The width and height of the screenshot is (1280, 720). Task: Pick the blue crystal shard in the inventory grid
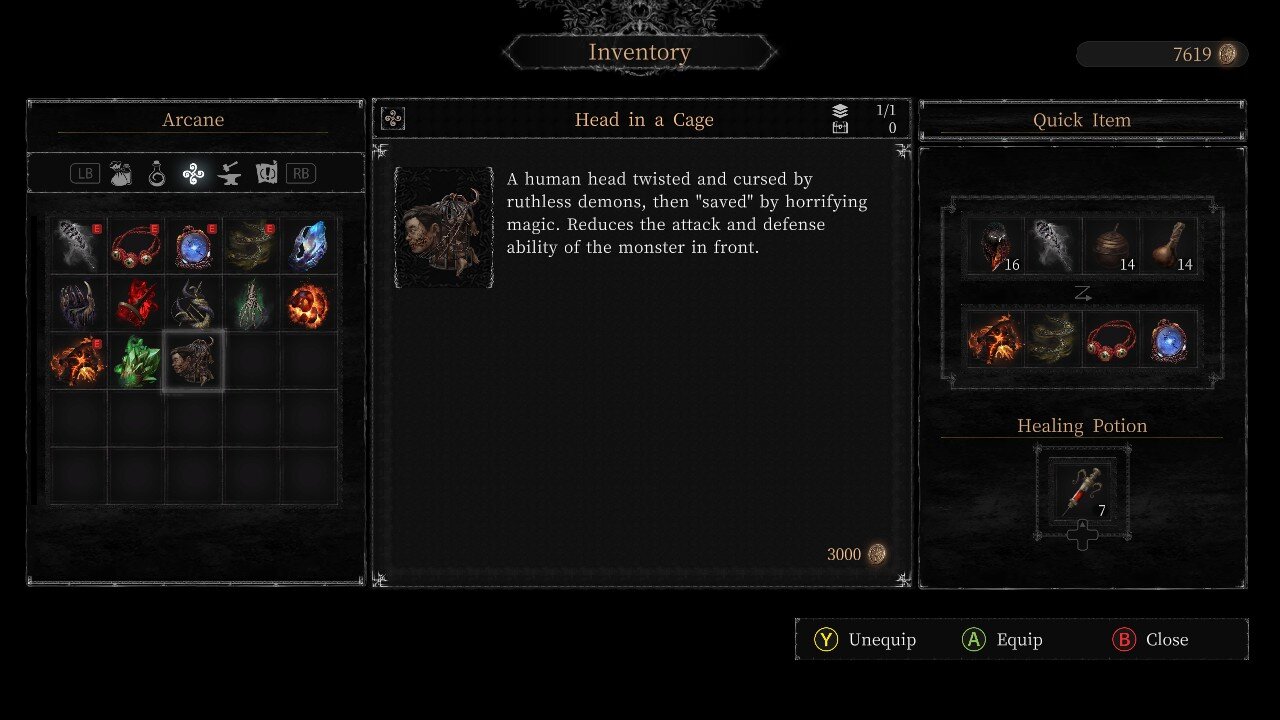(x=309, y=246)
